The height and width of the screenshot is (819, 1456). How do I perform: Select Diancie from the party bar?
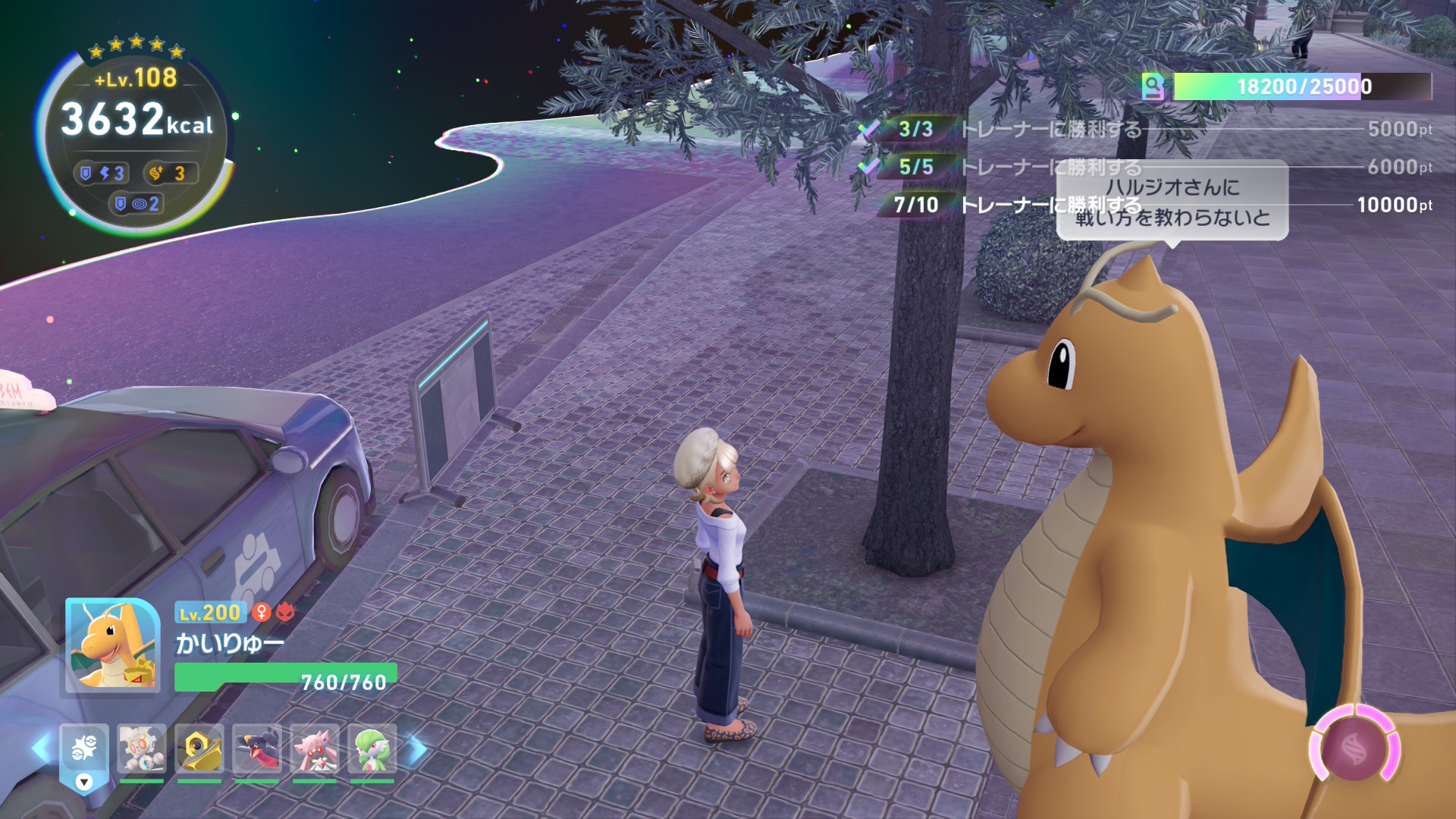pos(315,749)
